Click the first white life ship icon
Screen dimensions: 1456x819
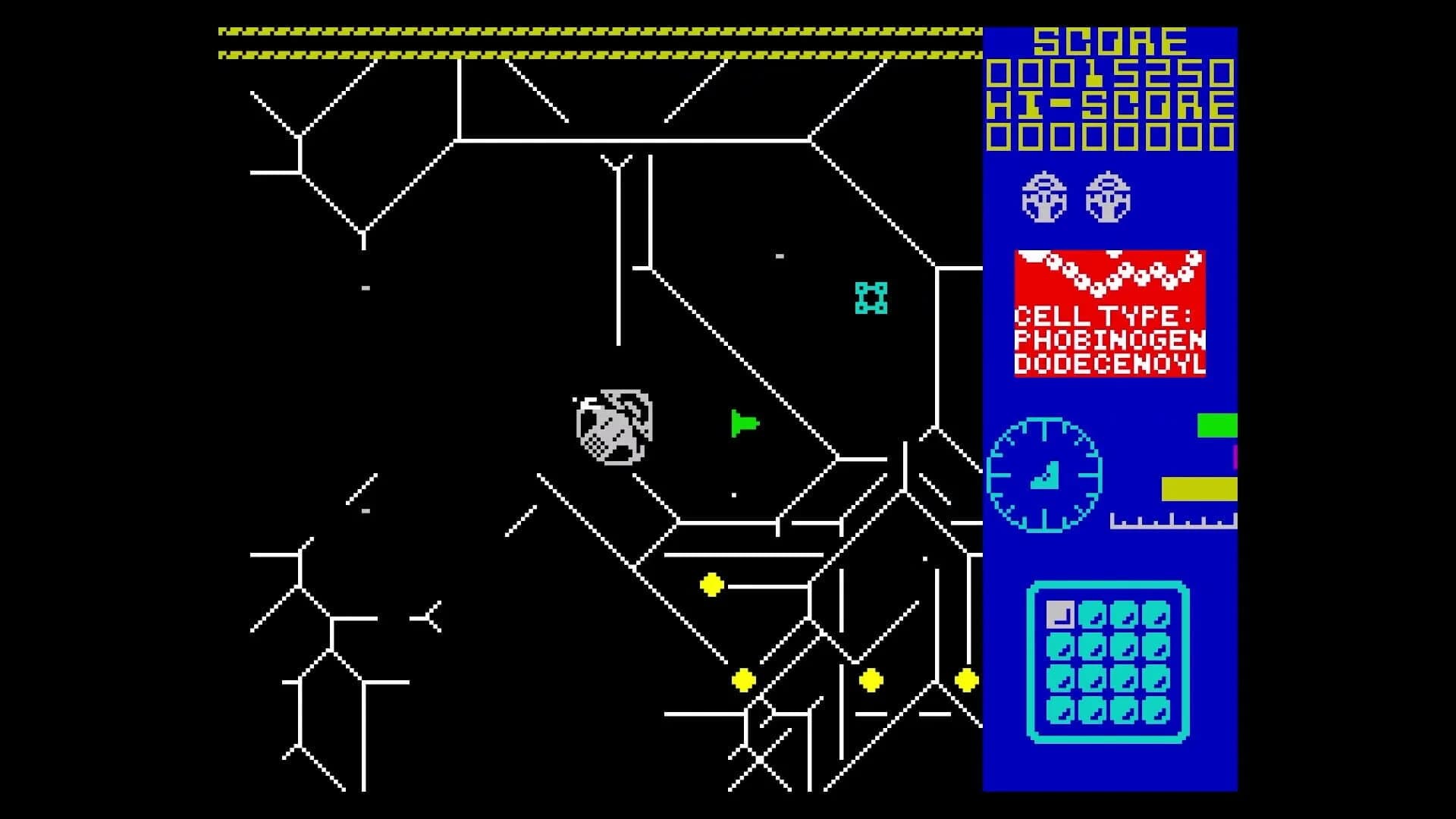[x=1042, y=199]
